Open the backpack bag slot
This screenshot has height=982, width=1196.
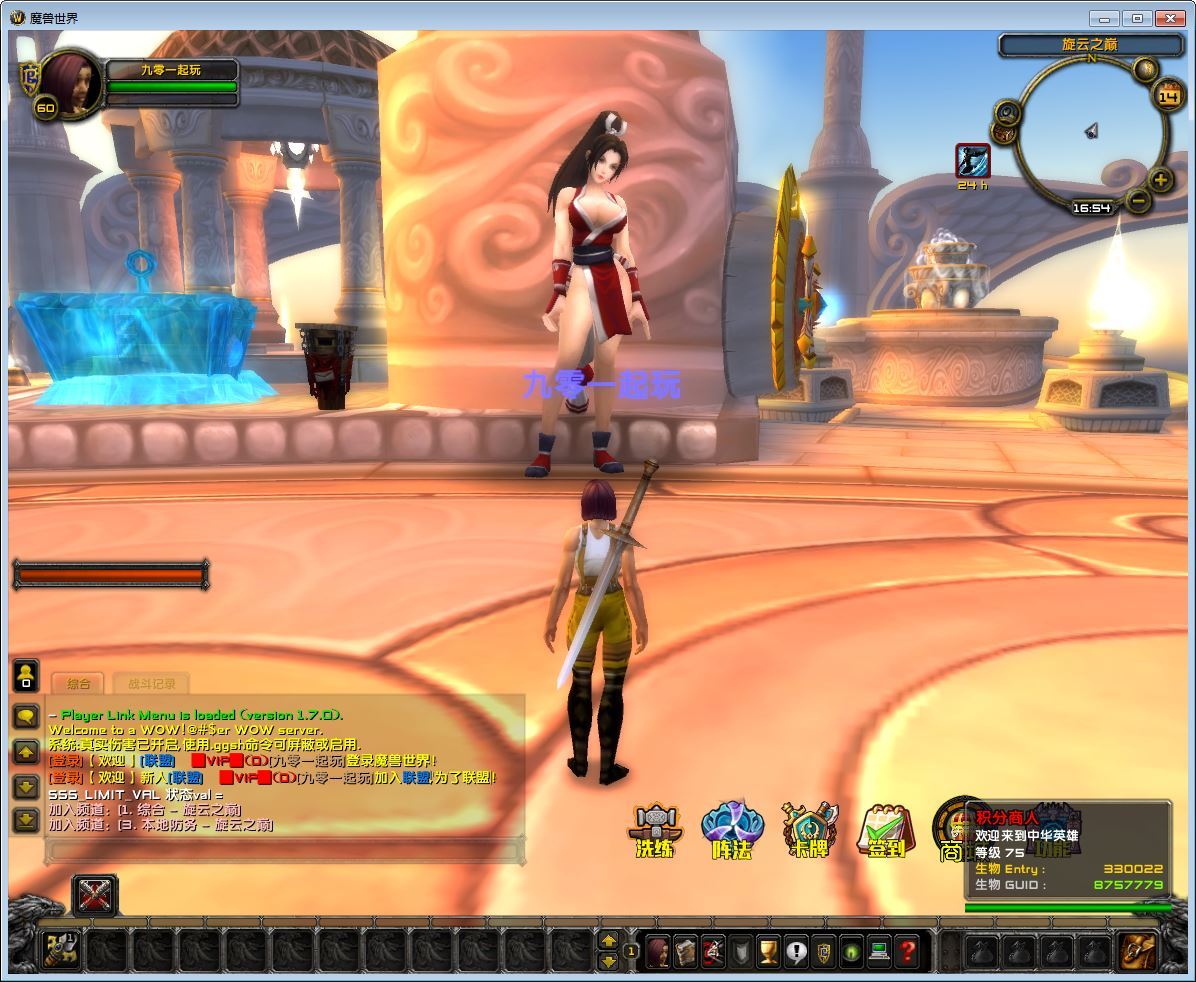1136,950
